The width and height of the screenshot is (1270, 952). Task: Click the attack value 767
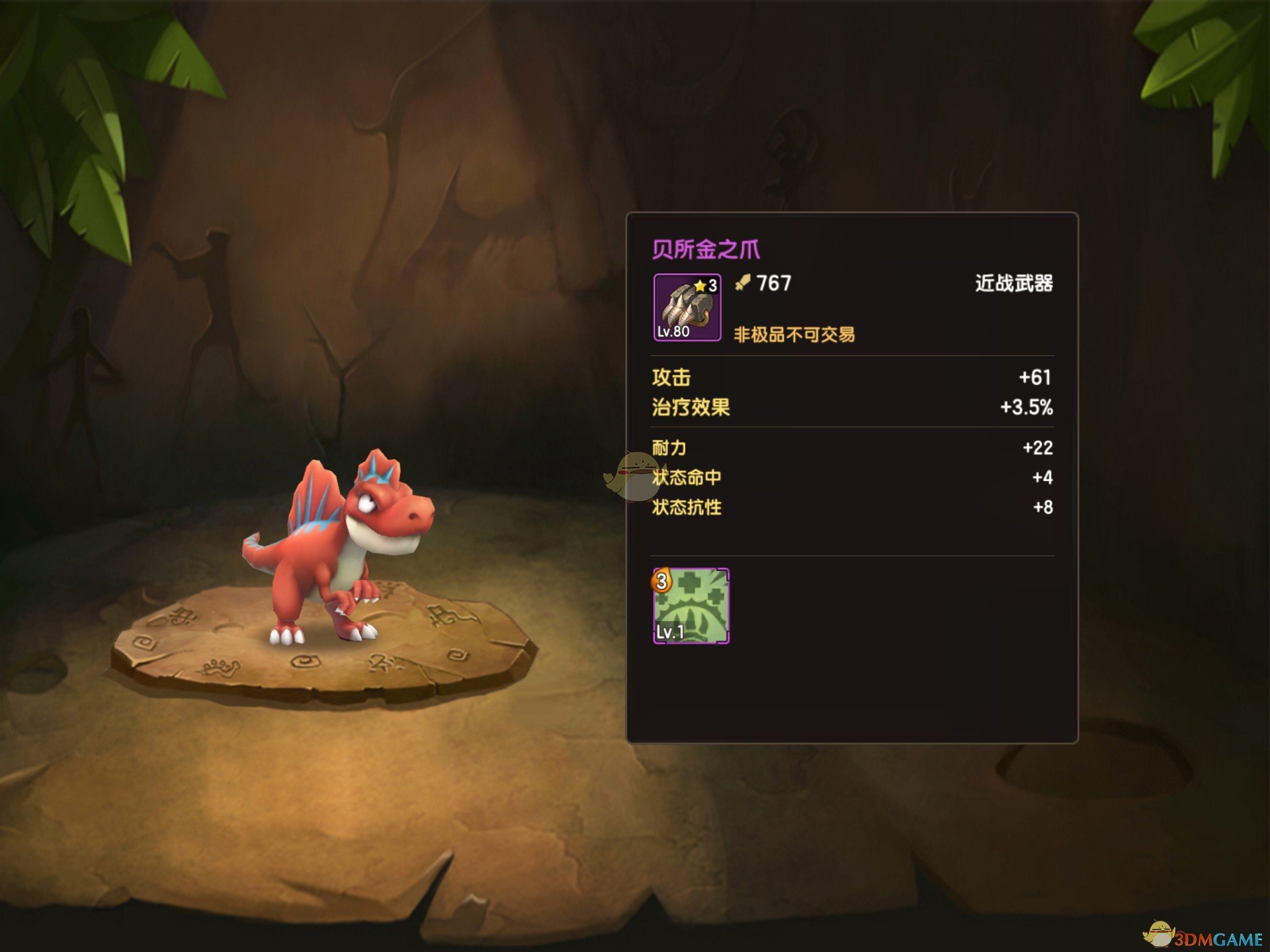tap(774, 283)
